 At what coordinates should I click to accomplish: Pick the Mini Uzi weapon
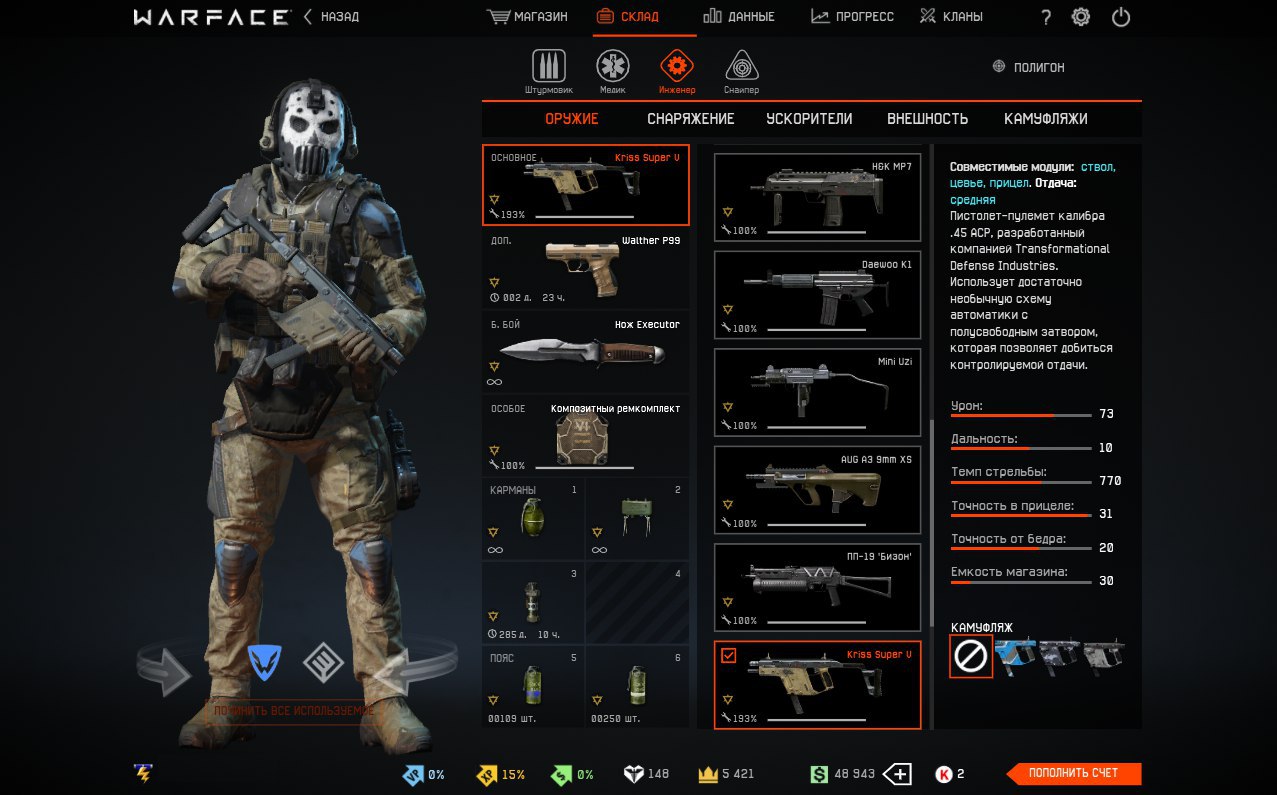click(x=817, y=393)
